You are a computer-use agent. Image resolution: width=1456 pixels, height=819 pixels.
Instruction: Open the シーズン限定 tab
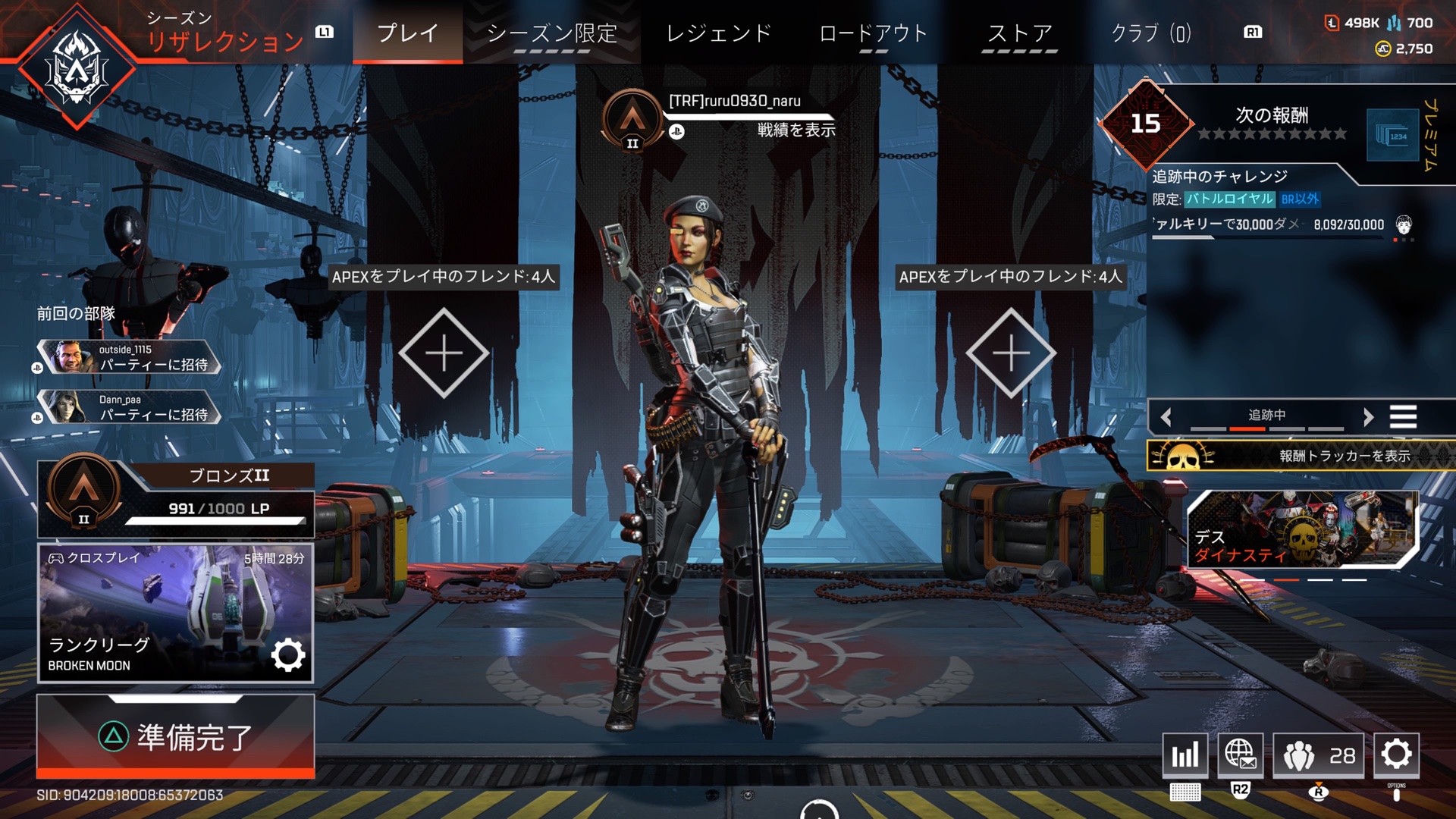pos(551,33)
